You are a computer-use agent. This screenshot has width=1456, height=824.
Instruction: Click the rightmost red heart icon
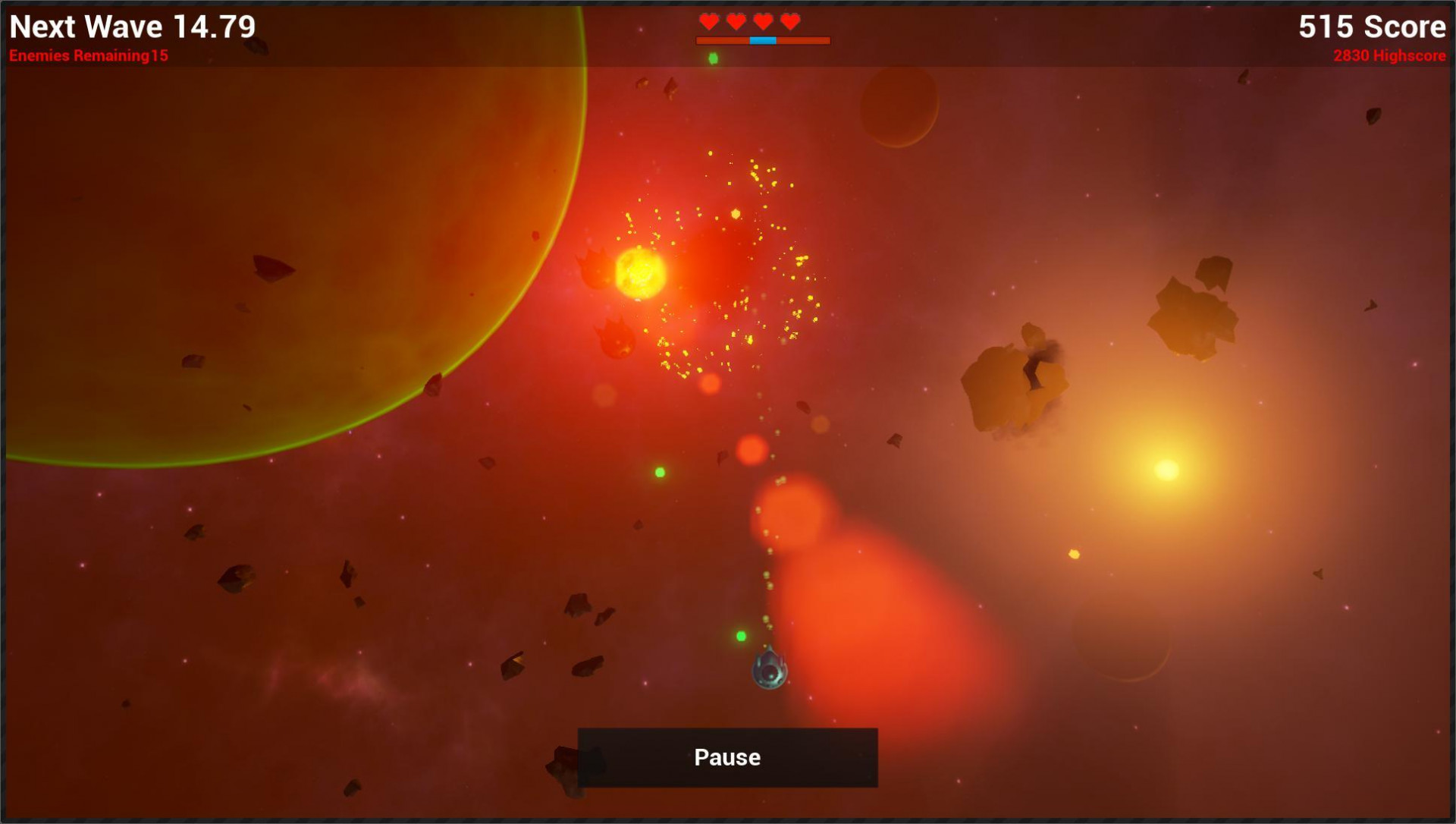tap(789, 21)
